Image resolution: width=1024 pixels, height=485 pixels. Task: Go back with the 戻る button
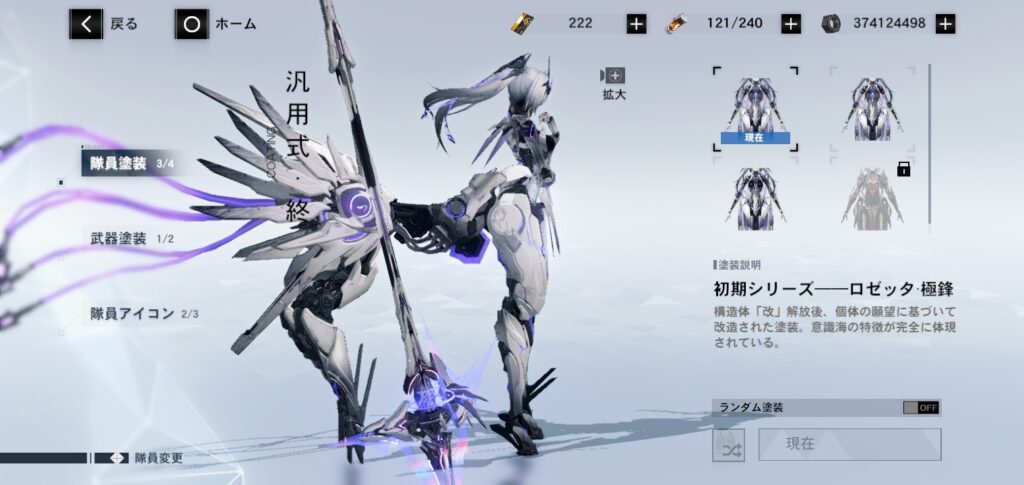pos(103,24)
